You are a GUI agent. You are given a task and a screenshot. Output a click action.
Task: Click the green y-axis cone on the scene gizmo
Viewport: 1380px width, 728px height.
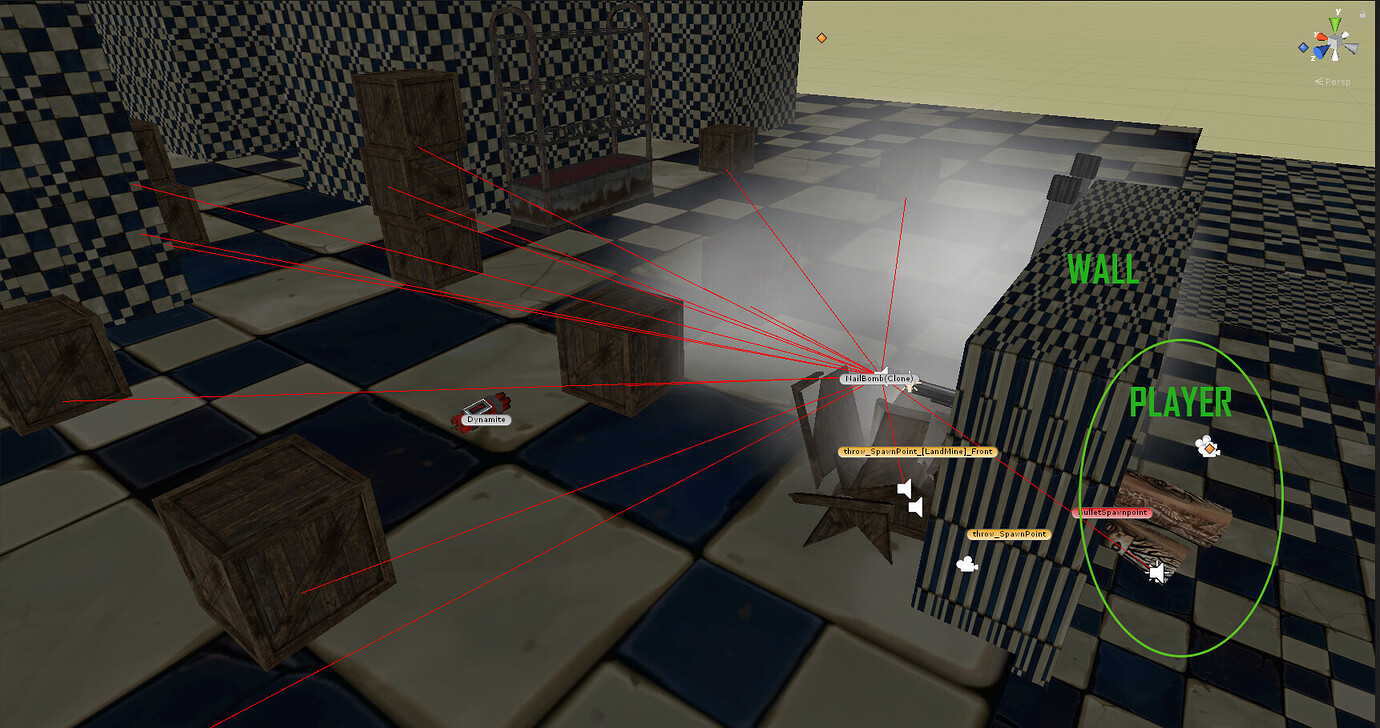(x=1335, y=22)
